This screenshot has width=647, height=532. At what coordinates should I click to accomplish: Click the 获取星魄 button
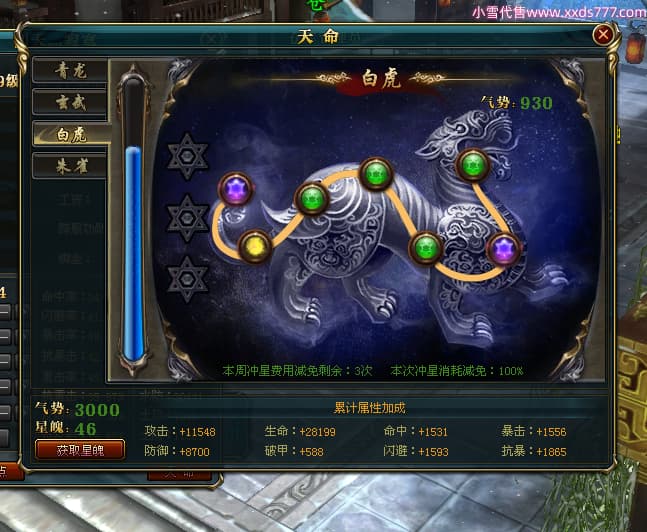click(80, 449)
